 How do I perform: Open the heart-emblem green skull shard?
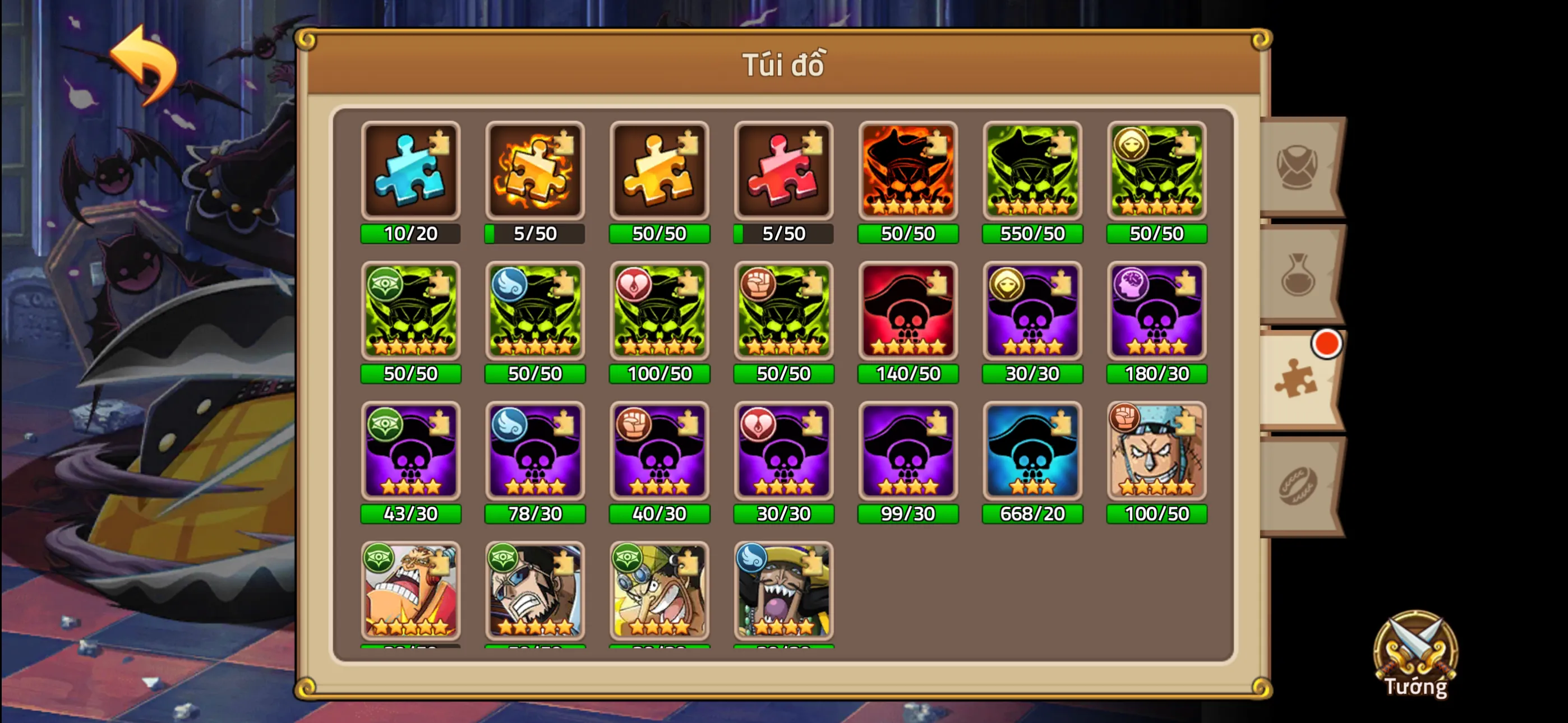coord(659,312)
